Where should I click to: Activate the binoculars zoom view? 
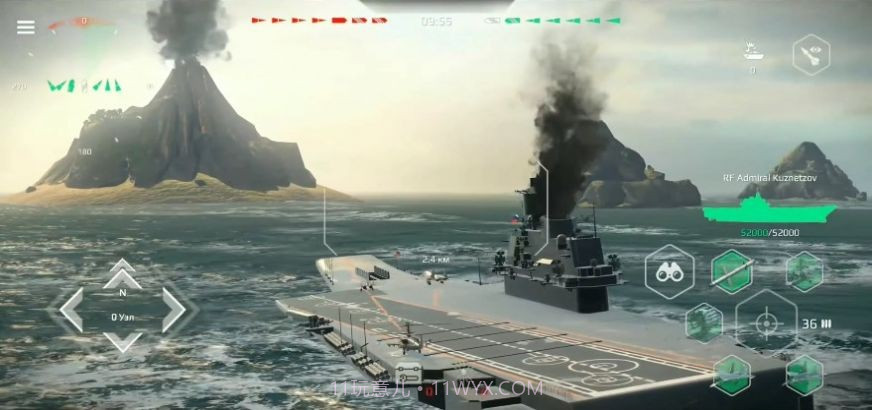point(670,271)
